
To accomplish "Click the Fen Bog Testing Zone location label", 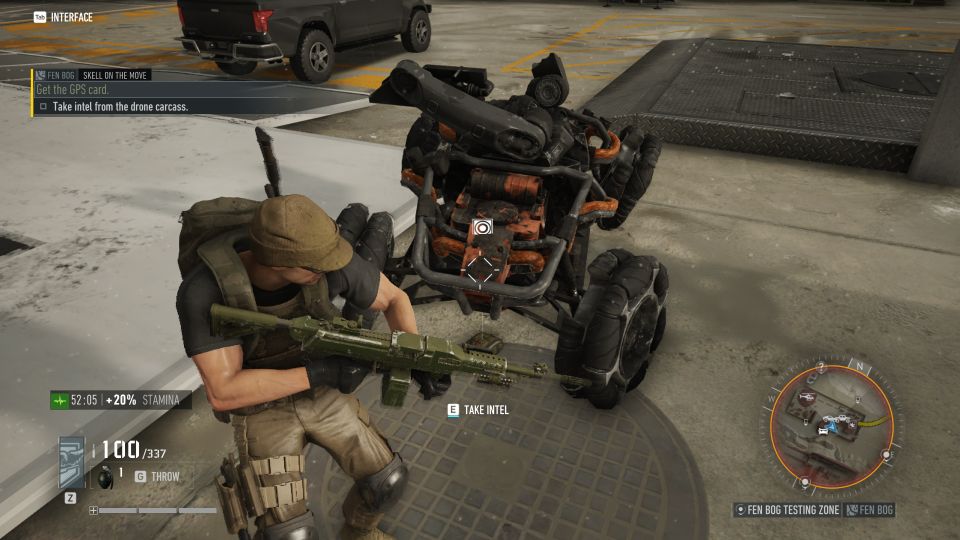I will (789, 510).
